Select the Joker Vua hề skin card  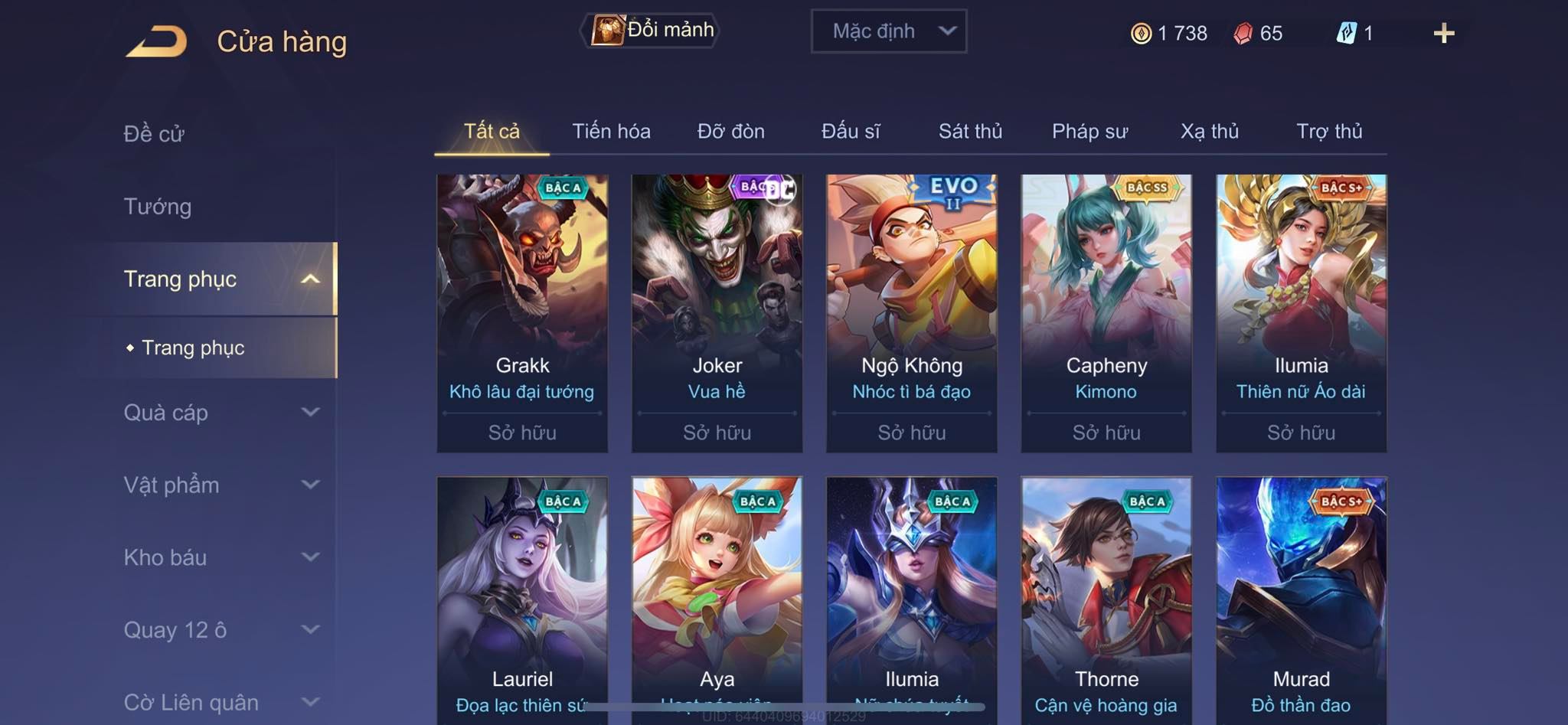pos(717,312)
